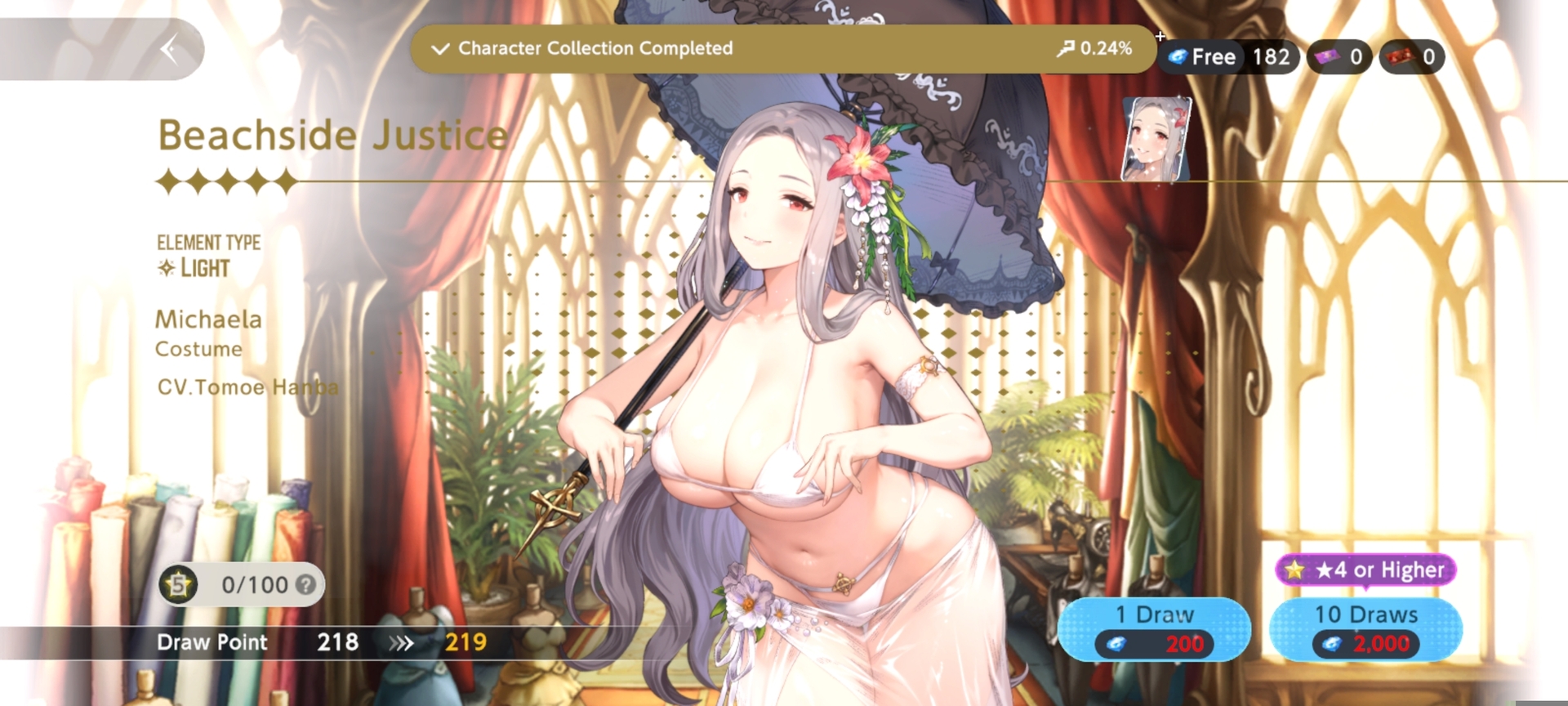
Task: Perform 1 Draw for 200 gems
Action: [1153, 629]
